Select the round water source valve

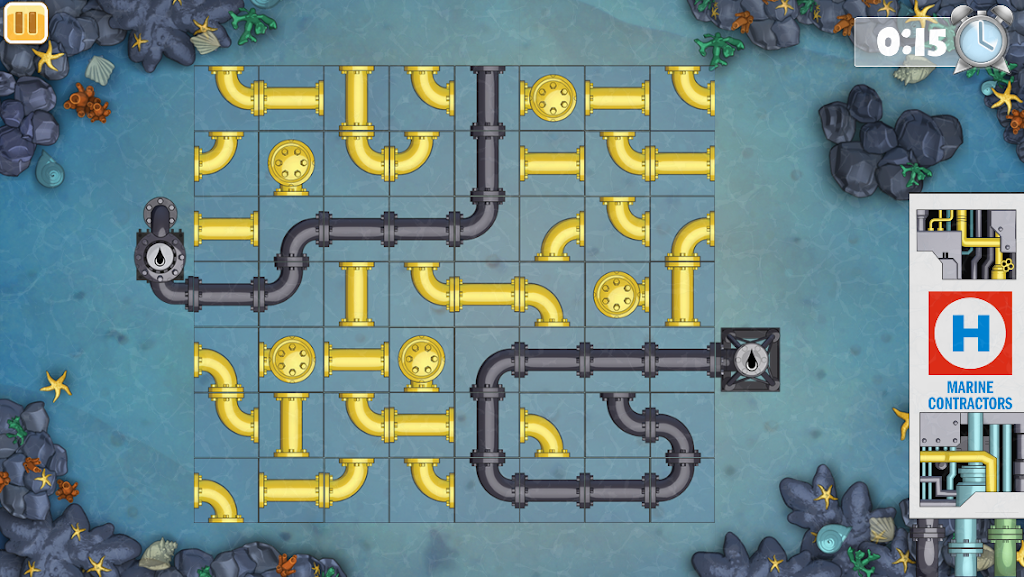click(x=160, y=257)
